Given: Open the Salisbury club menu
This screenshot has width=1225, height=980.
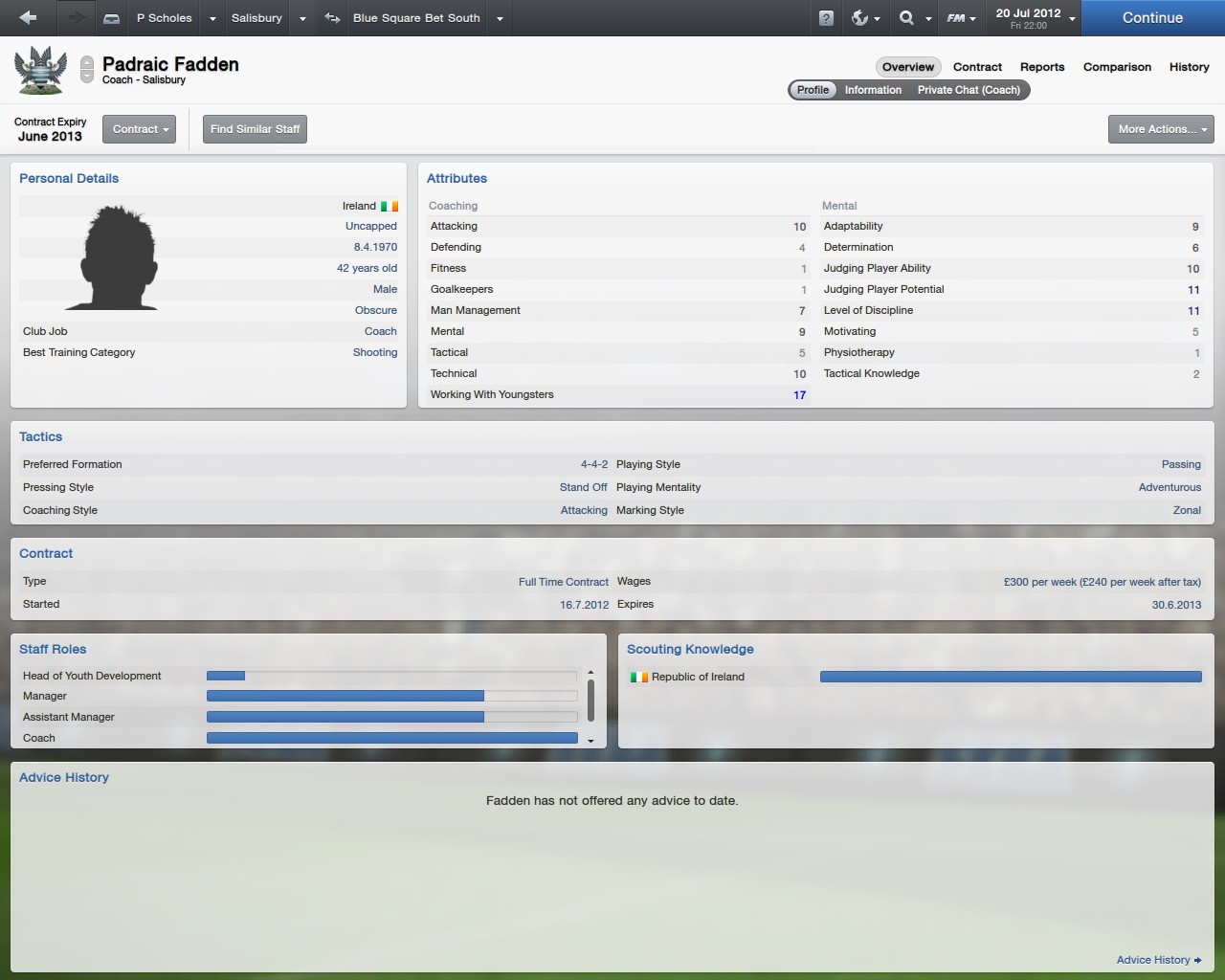Looking at the screenshot, I should 257,18.
